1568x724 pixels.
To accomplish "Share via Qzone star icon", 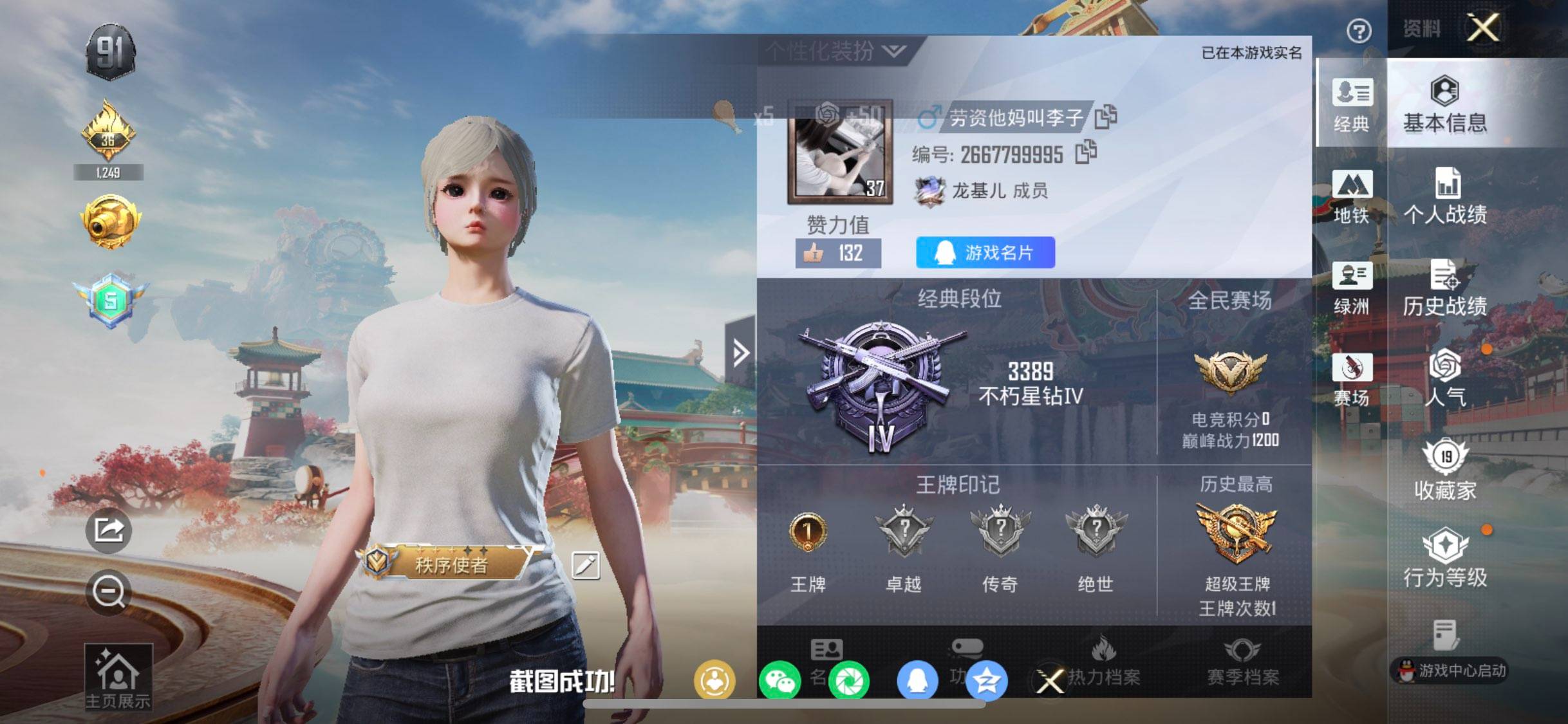I will click(983, 678).
